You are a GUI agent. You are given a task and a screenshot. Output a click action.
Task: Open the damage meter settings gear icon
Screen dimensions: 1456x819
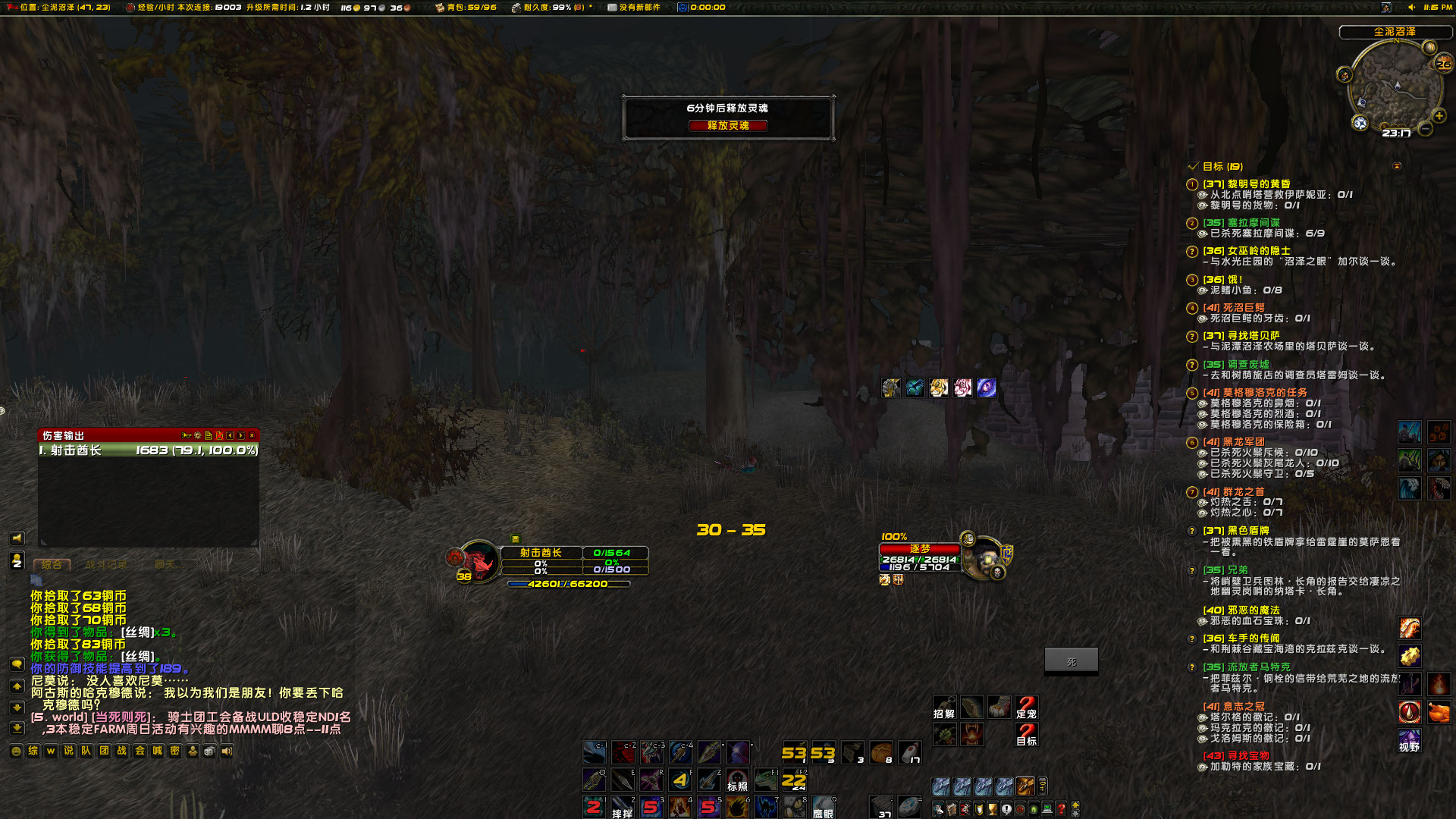point(197,435)
